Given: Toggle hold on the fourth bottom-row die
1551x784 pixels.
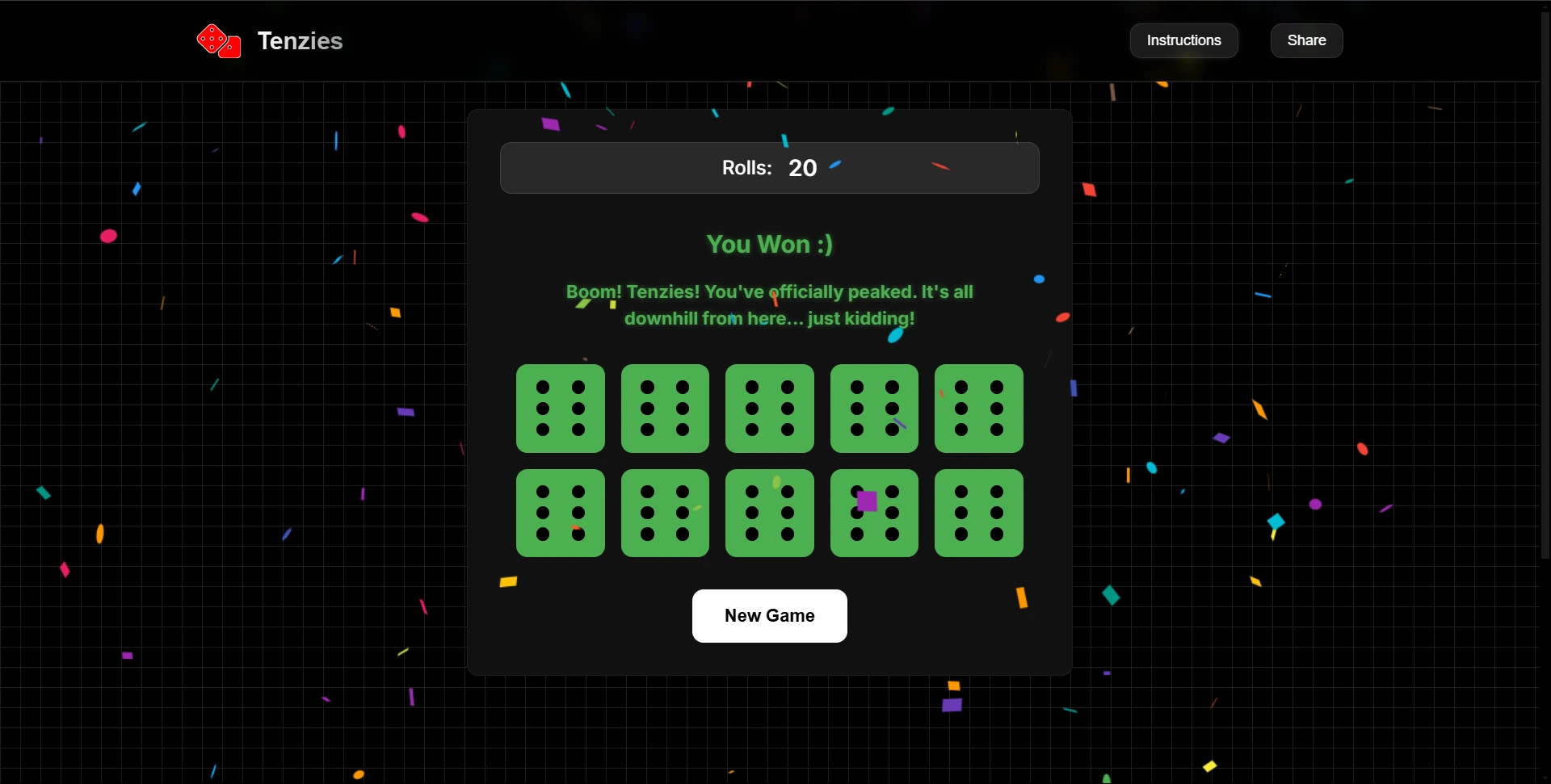Looking at the screenshot, I should [873, 514].
